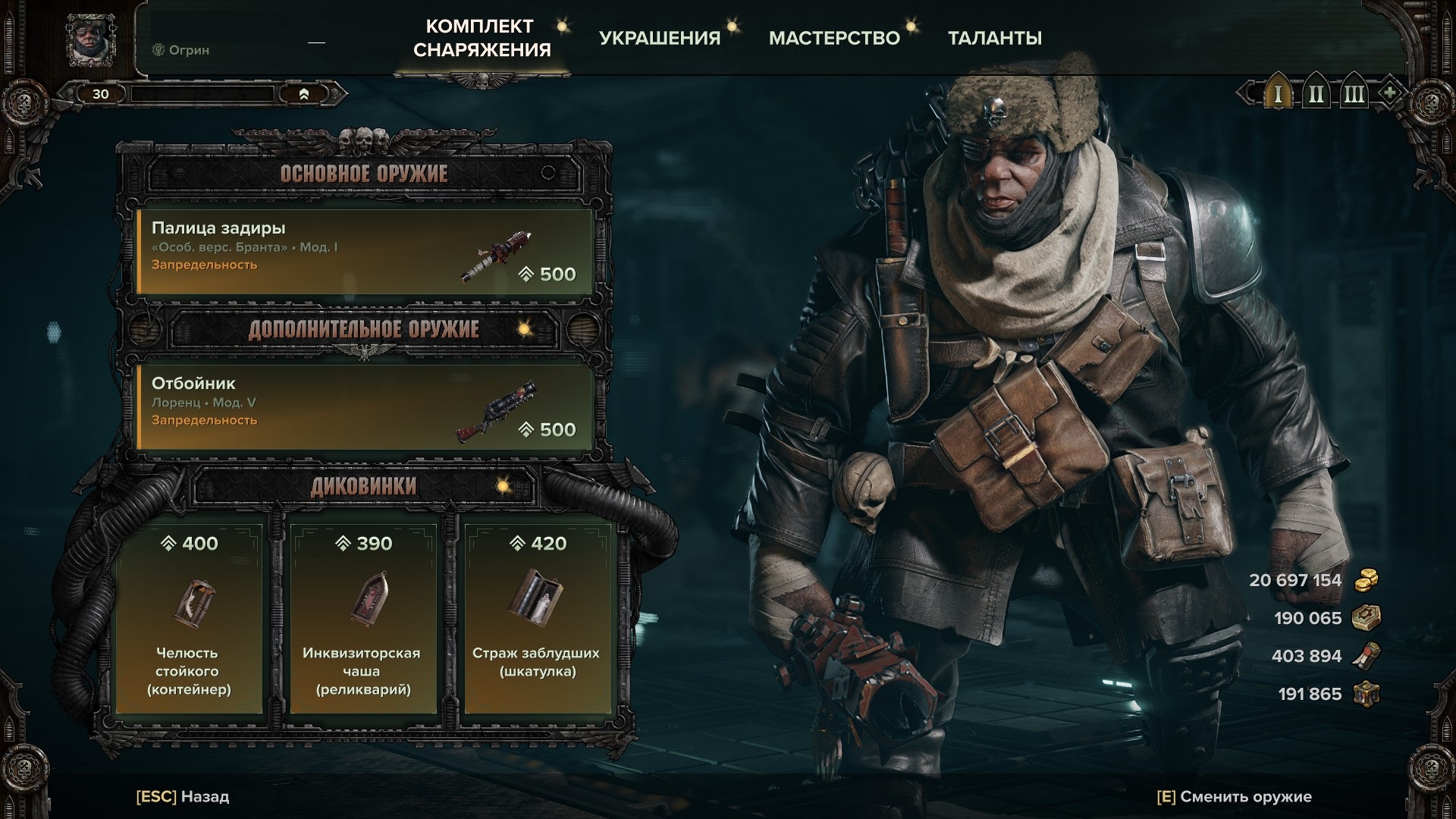Switch to loadout preset II

click(x=1316, y=94)
